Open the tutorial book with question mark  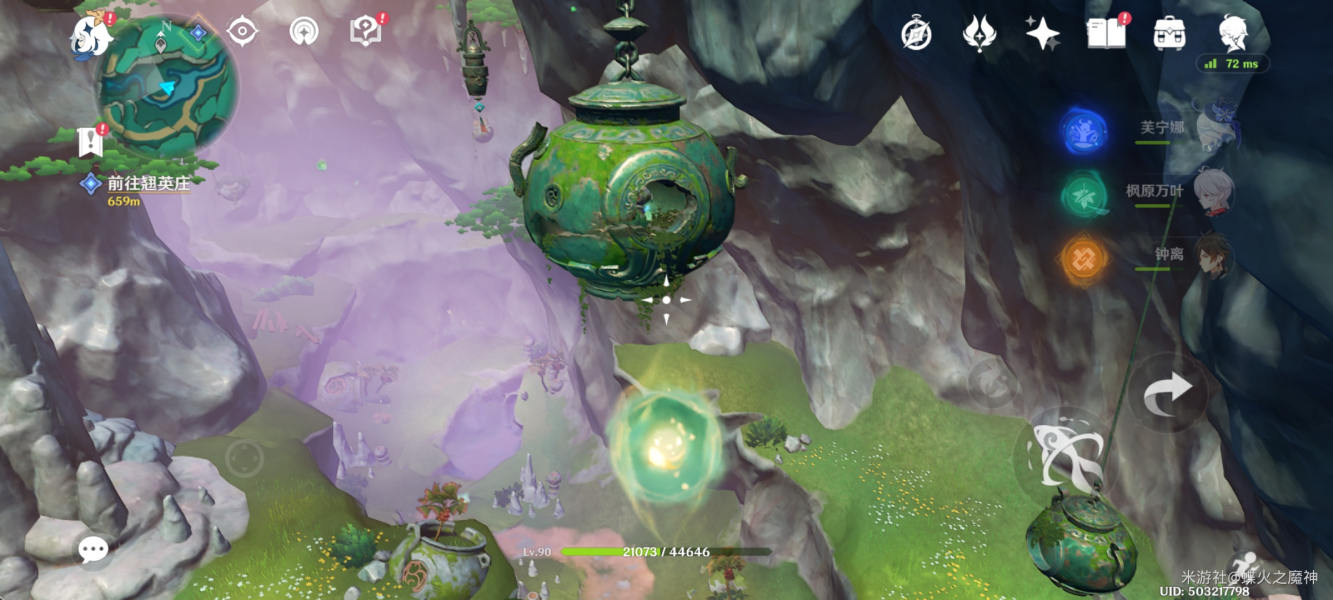[366, 31]
